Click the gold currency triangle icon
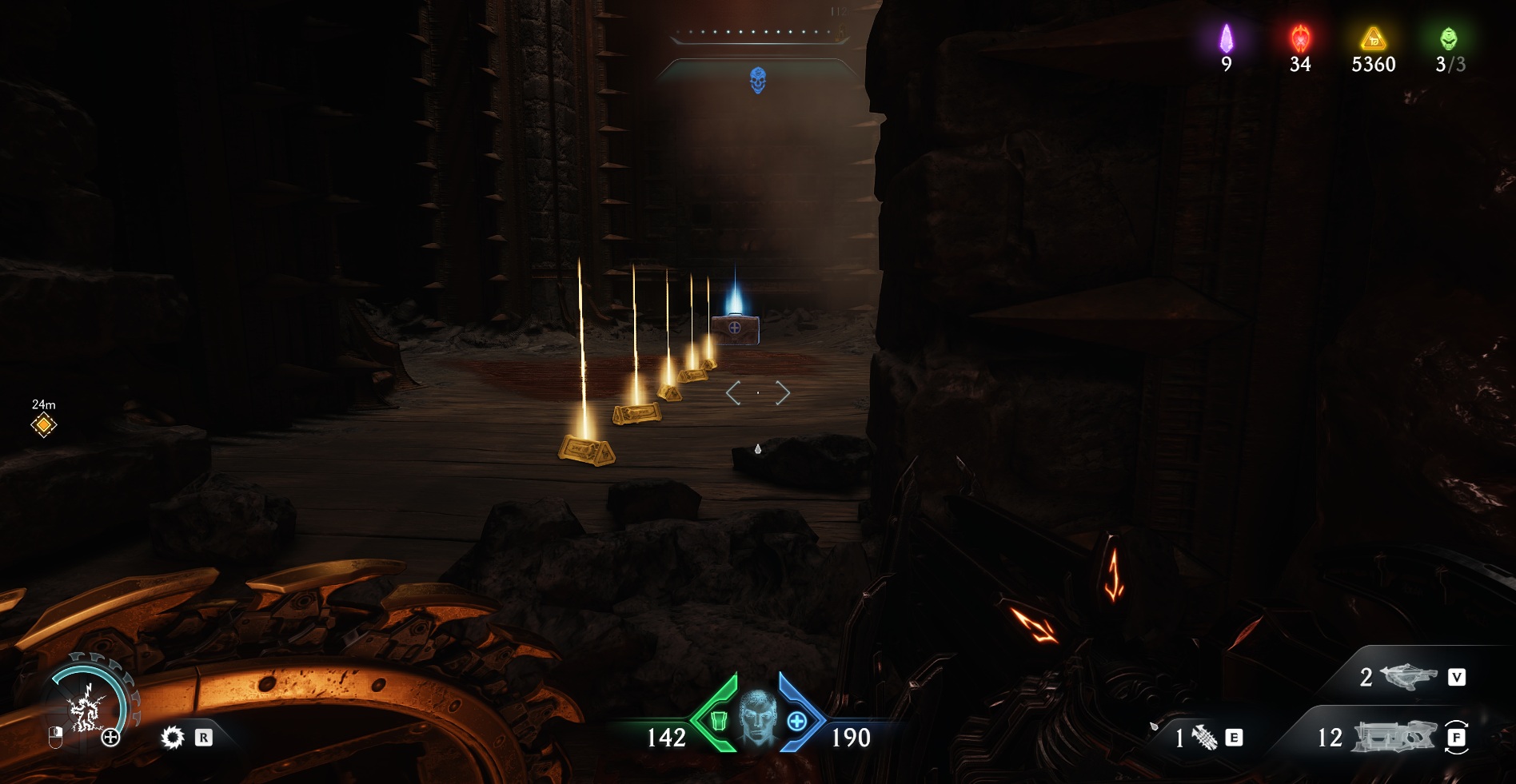The height and width of the screenshot is (784, 1516). pos(1373,38)
